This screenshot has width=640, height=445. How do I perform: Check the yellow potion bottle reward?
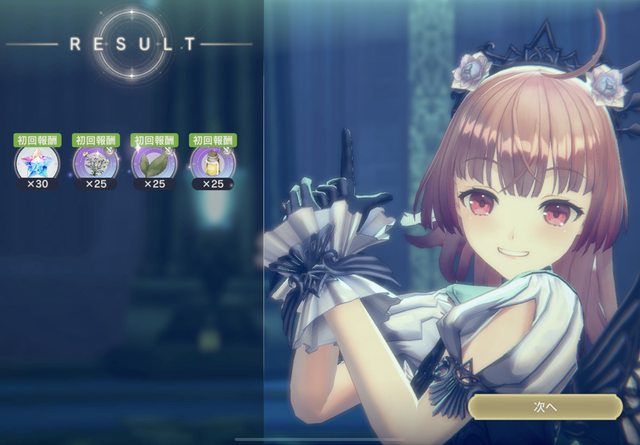point(212,162)
